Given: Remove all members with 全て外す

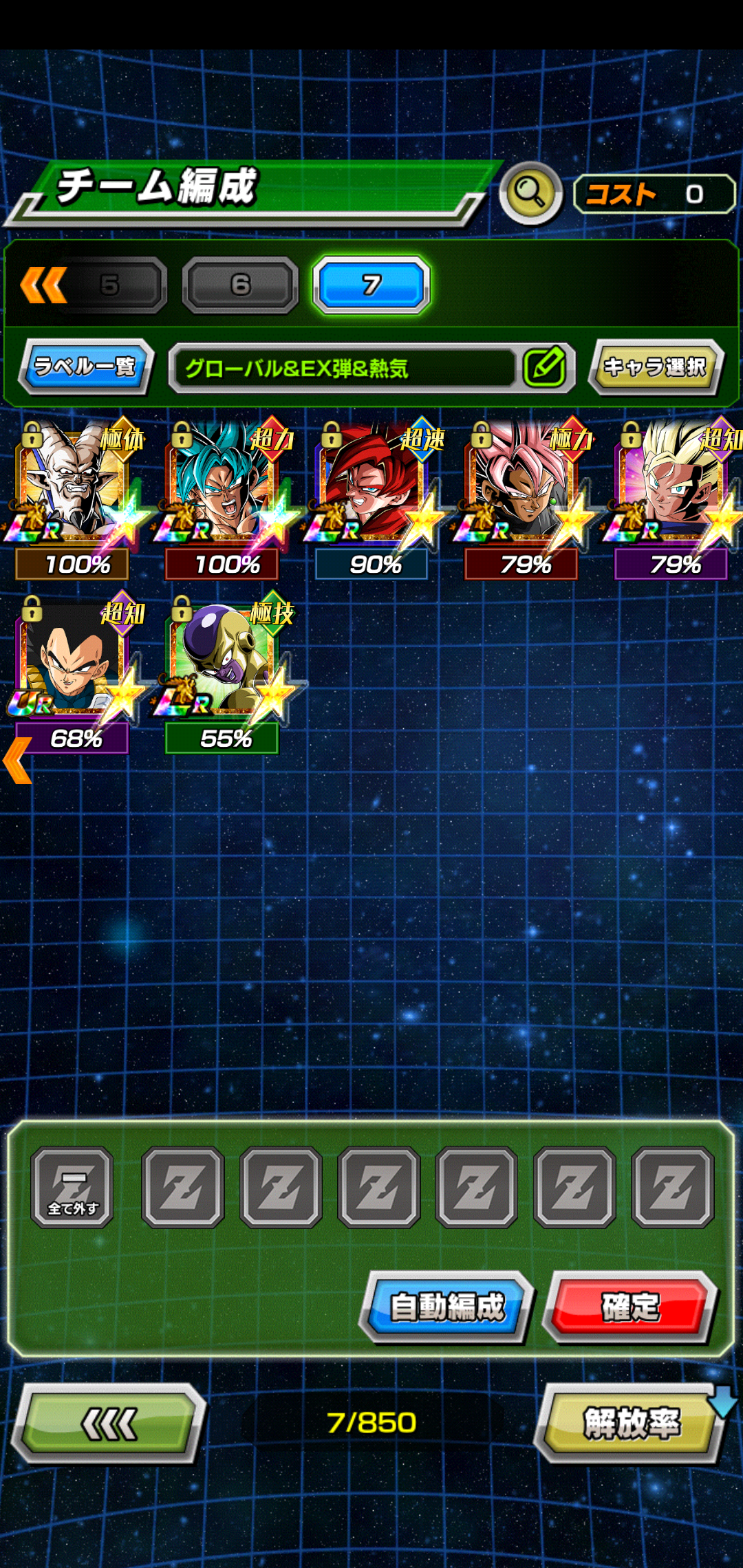Looking at the screenshot, I should [x=72, y=1187].
